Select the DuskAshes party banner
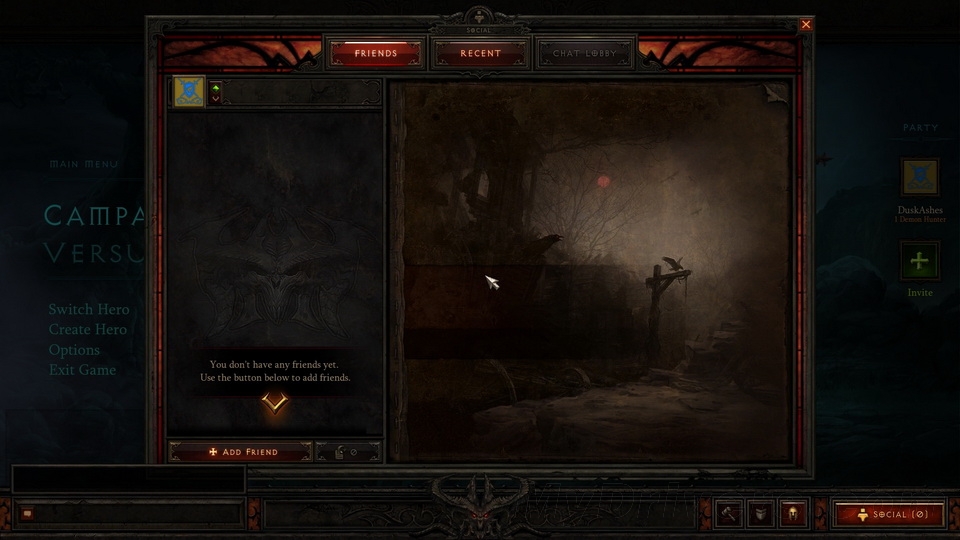The width and height of the screenshot is (960, 540). (919, 177)
